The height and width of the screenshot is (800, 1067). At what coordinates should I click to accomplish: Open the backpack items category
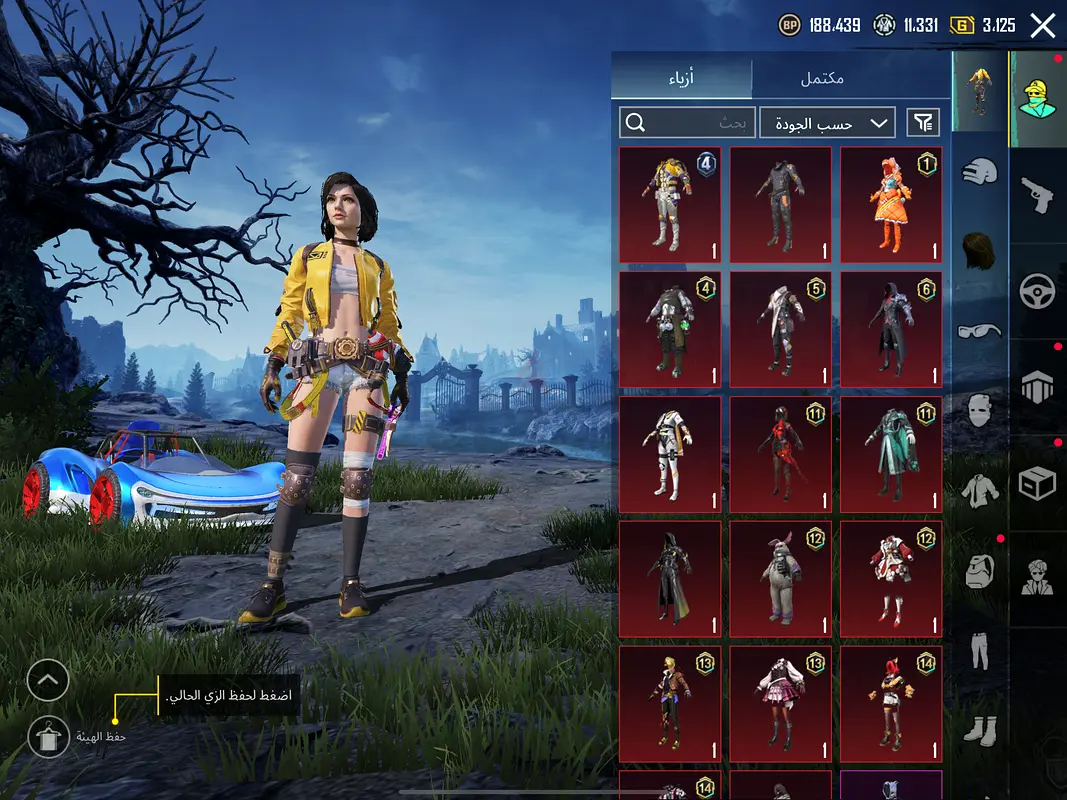tap(980, 571)
